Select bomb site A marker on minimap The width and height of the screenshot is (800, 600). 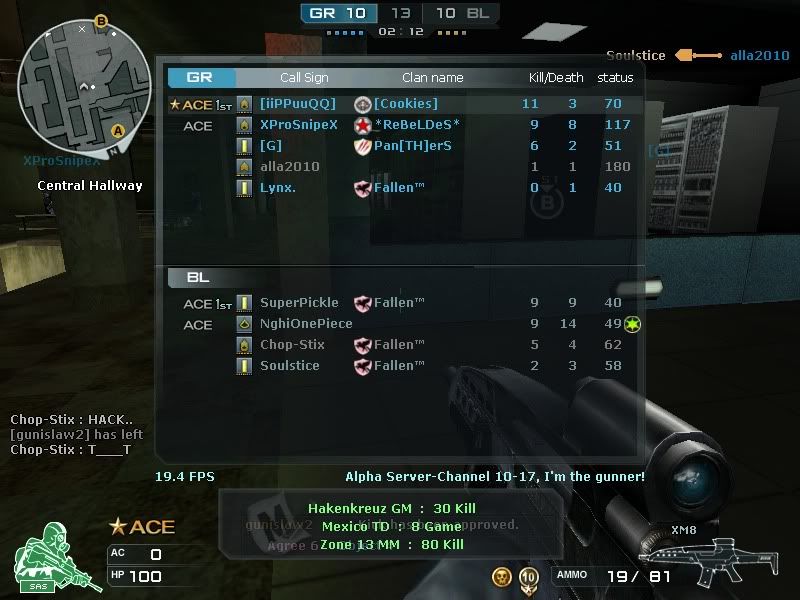(118, 130)
